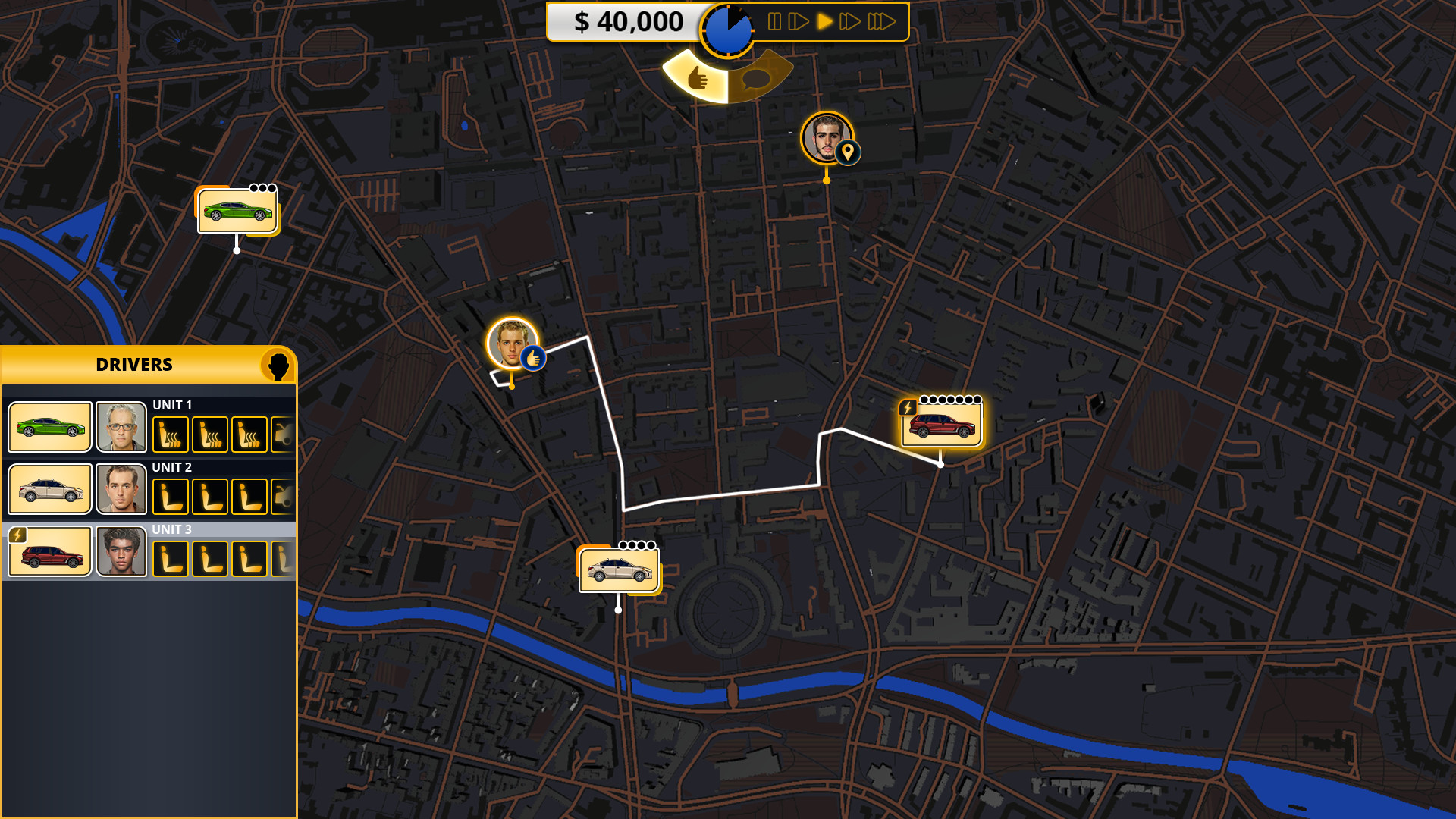Open the chat bubble option in the radial menu
Viewport: 1456px width, 819px height.
click(x=756, y=79)
